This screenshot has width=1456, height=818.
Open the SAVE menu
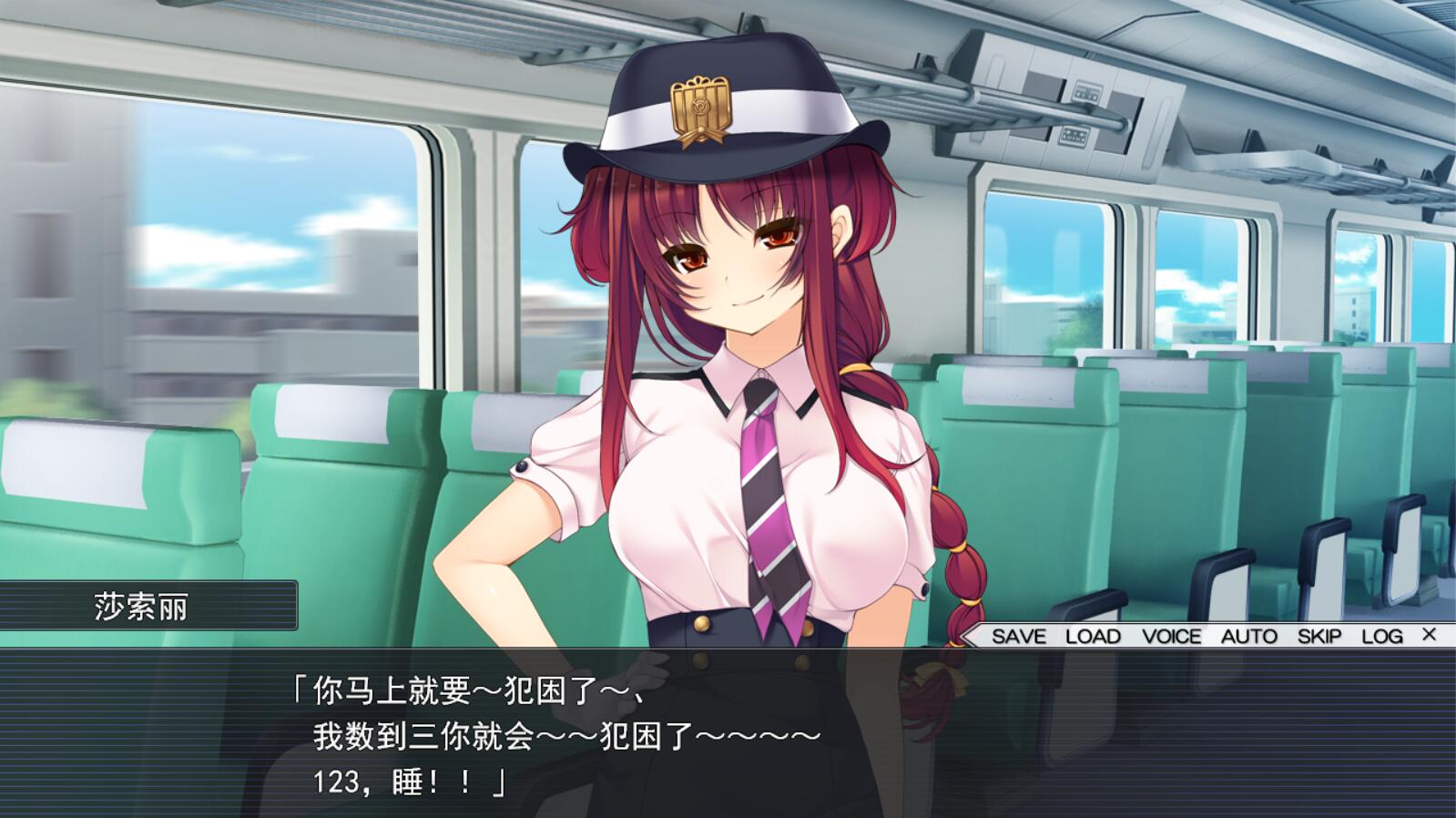[1018, 636]
